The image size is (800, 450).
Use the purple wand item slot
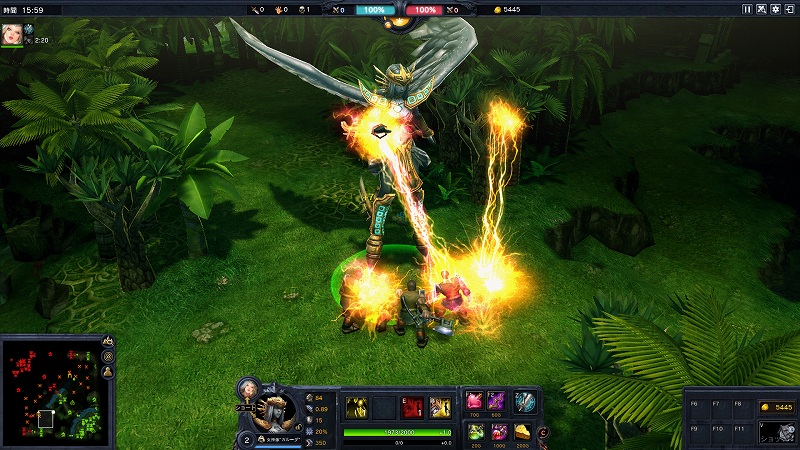coord(497,401)
